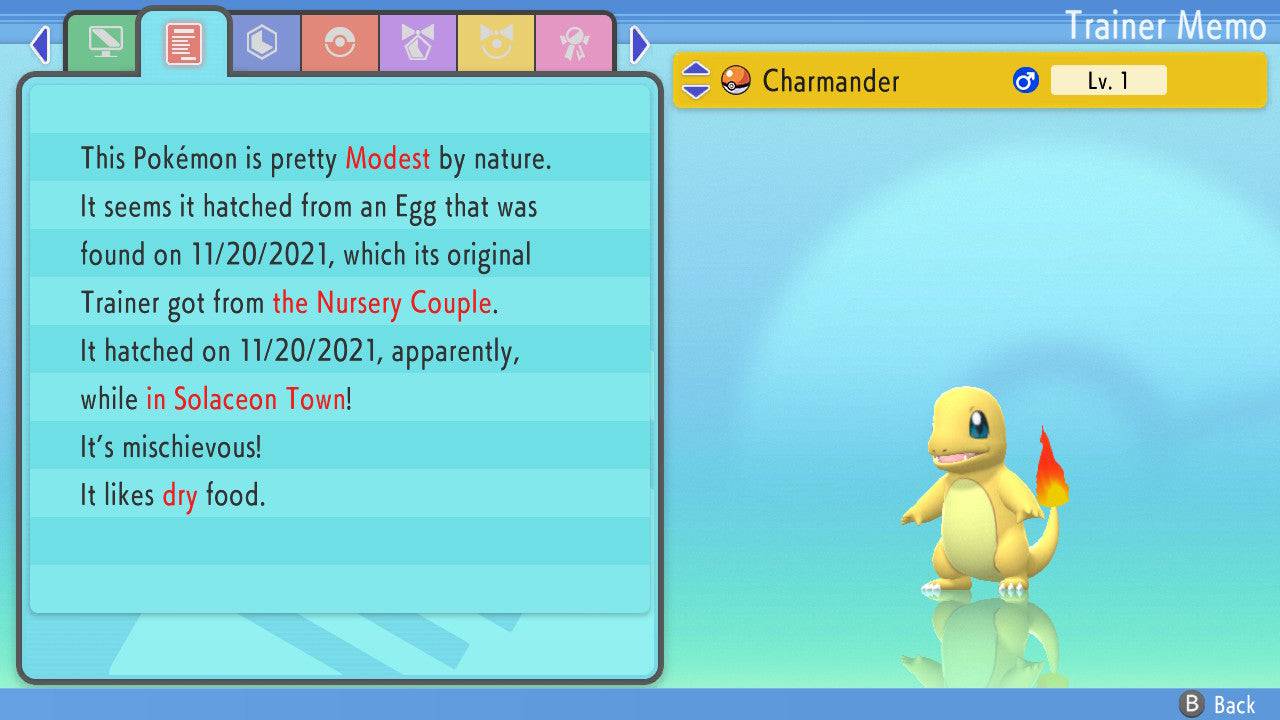
Task: Switch to the green monitor summary tab
Action: 104,43
